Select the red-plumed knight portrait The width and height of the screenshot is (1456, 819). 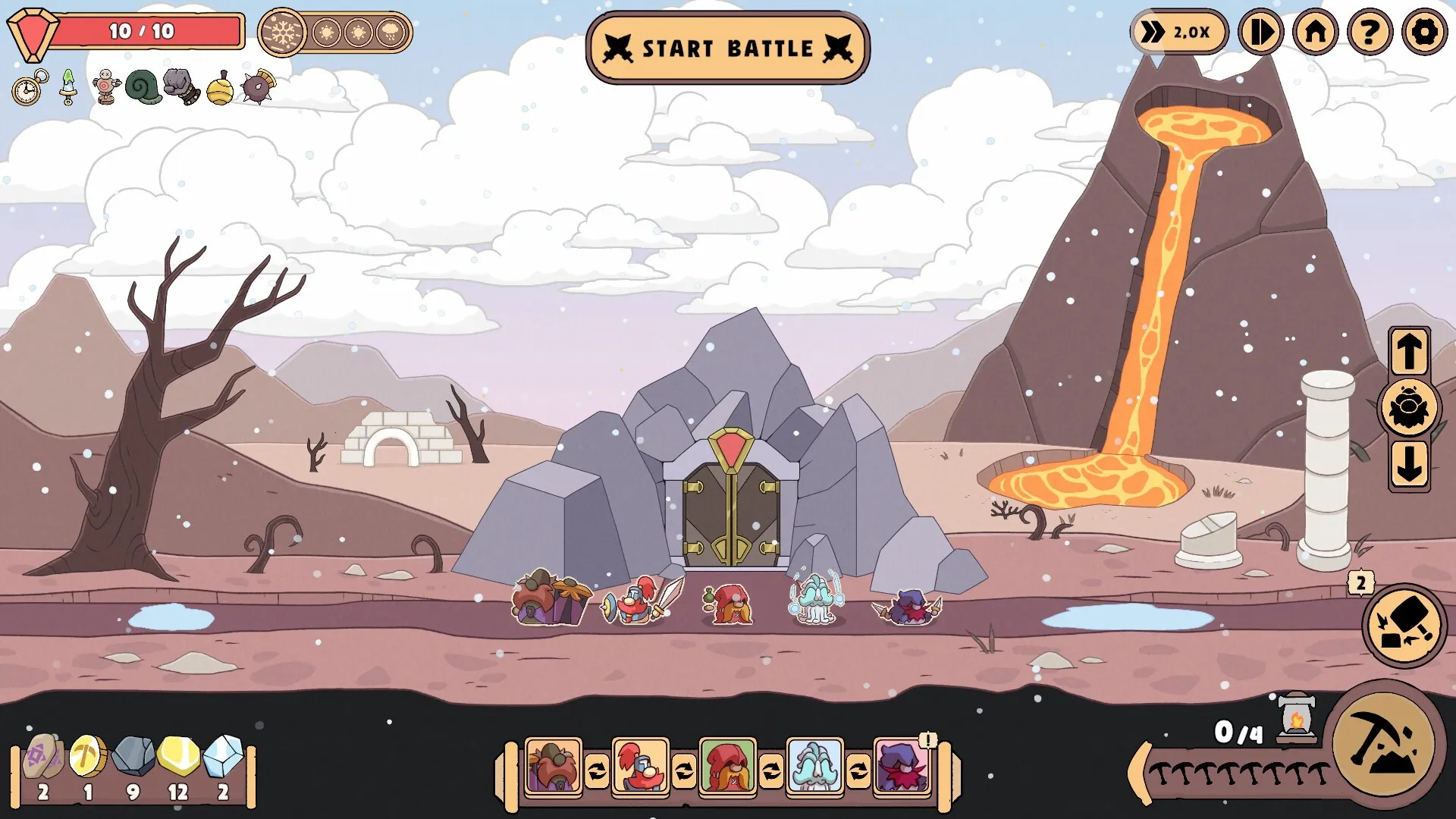click(x=640, y=766)
